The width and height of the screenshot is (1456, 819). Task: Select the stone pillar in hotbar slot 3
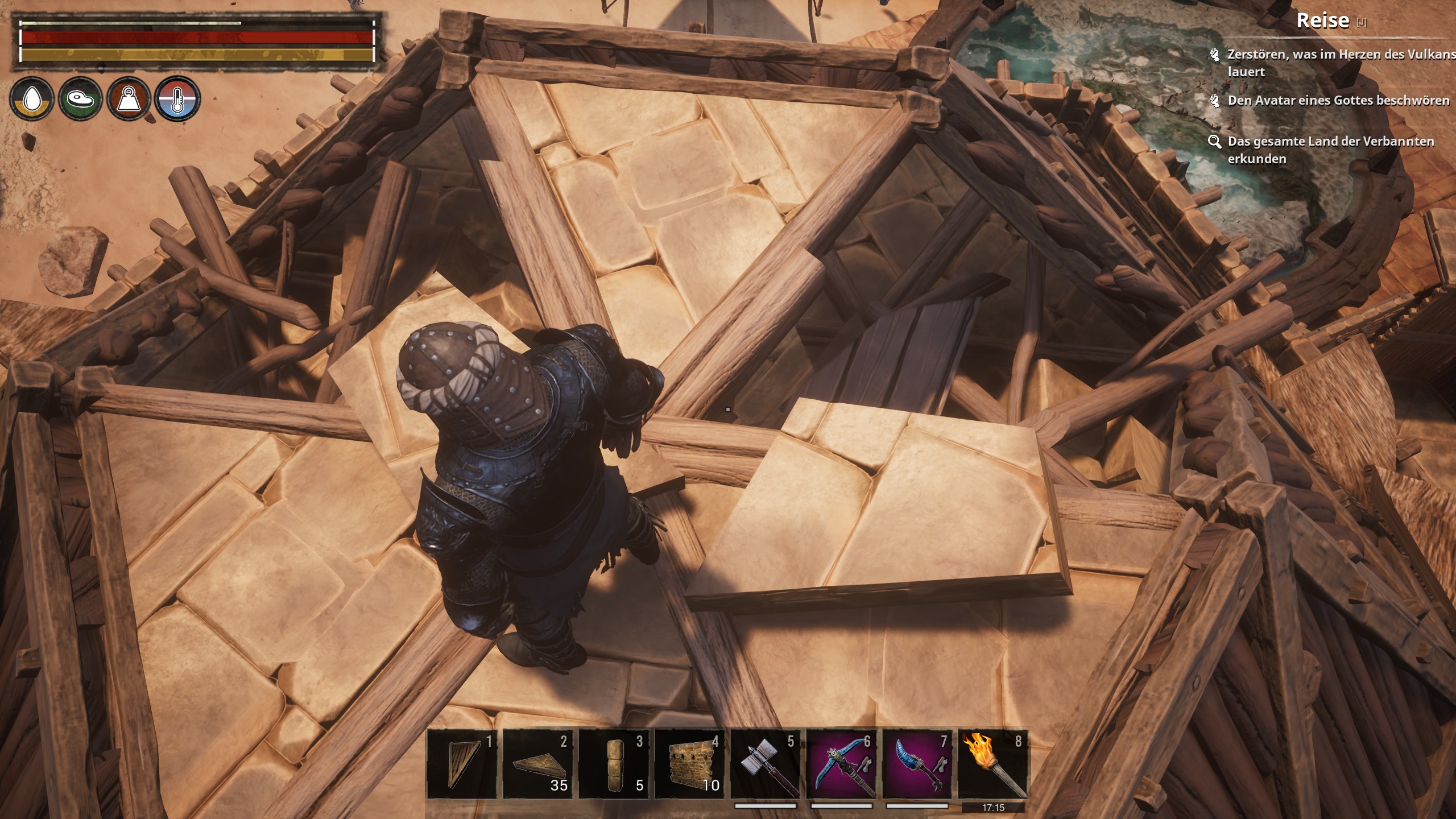[614, 763]
